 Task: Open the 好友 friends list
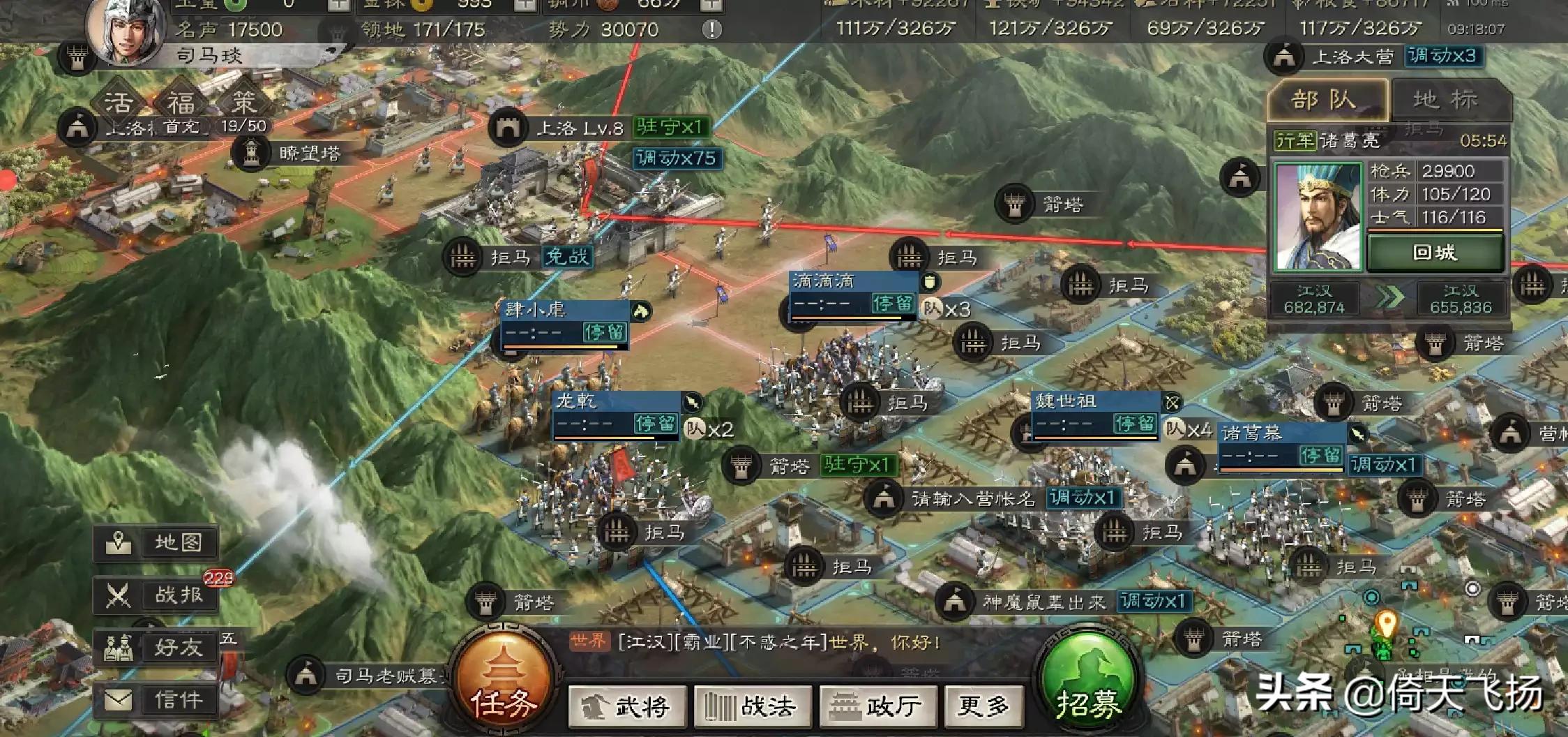156,648
